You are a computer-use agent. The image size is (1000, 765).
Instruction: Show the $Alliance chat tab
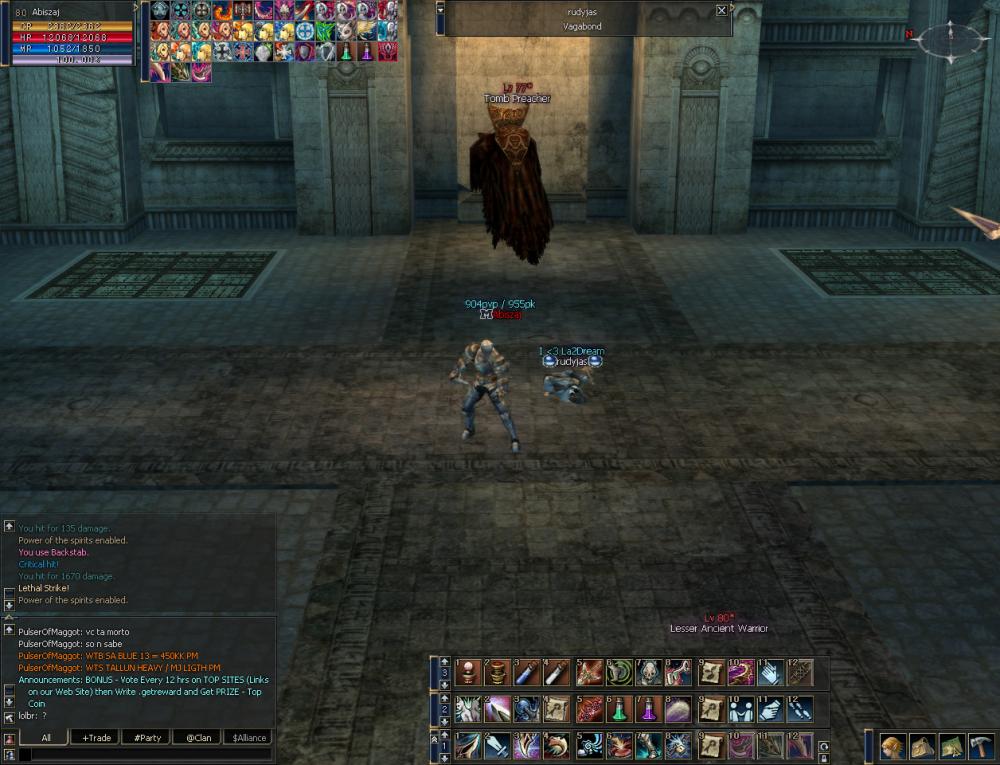(x=248, y=738)
